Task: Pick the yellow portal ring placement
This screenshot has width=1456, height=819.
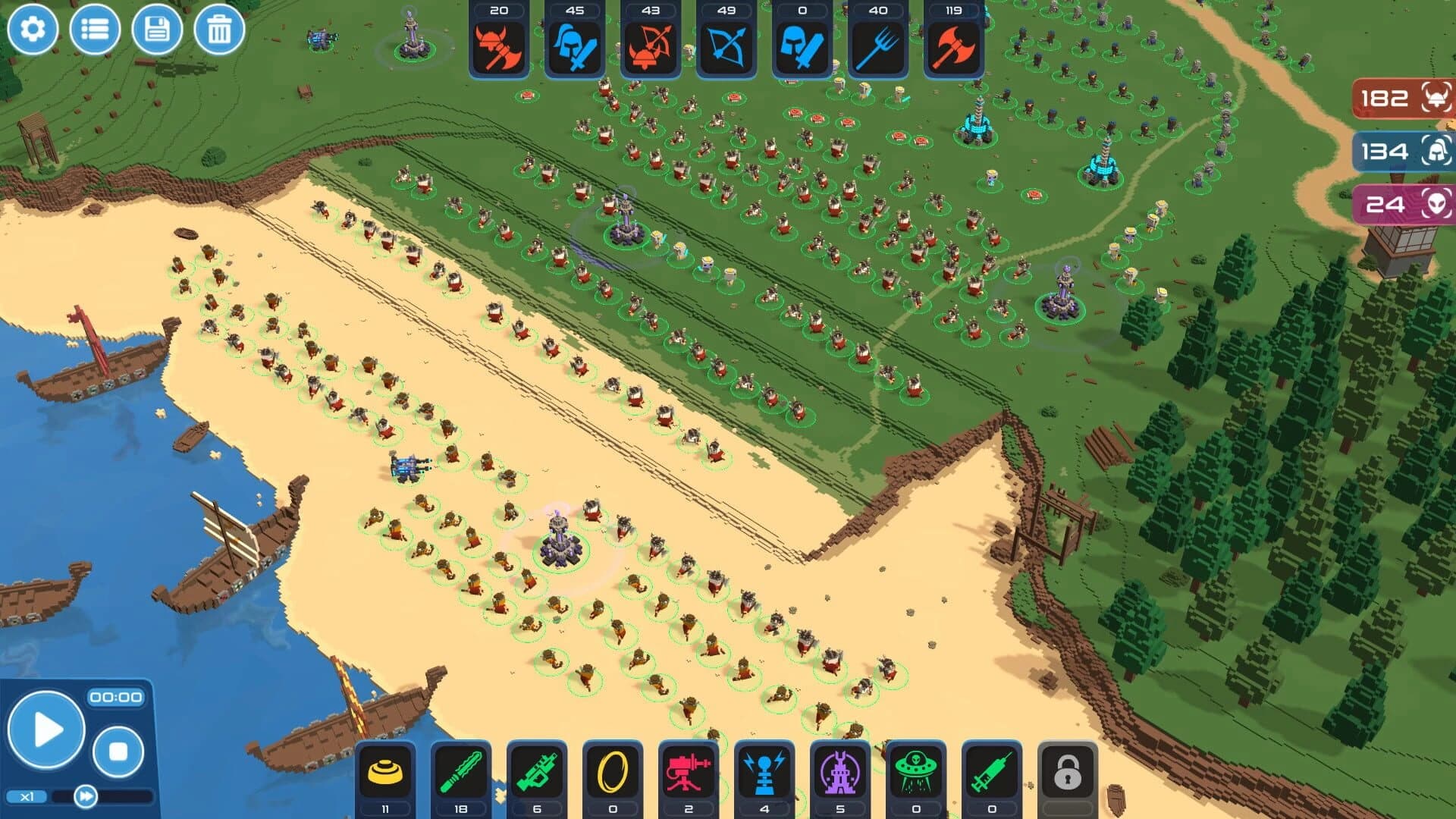Action: 610,770
